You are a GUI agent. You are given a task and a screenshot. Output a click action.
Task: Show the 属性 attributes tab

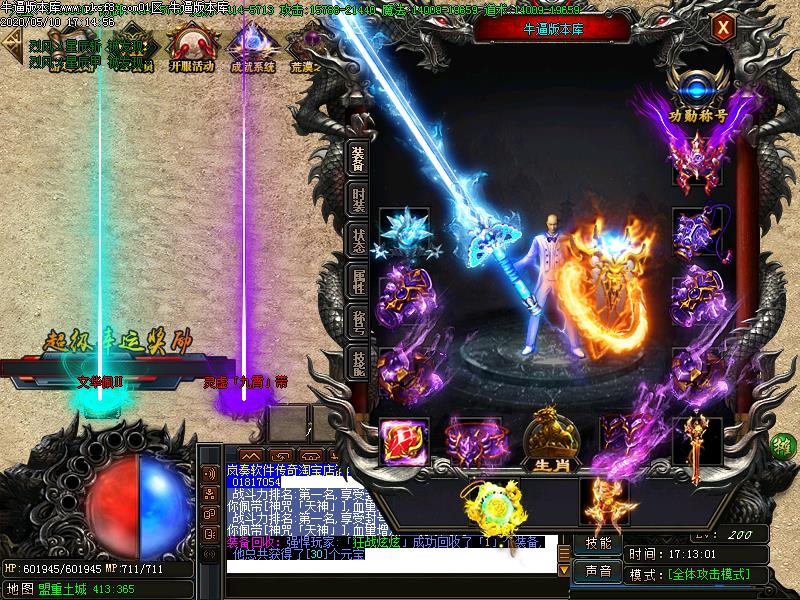(x=358, y=283)
